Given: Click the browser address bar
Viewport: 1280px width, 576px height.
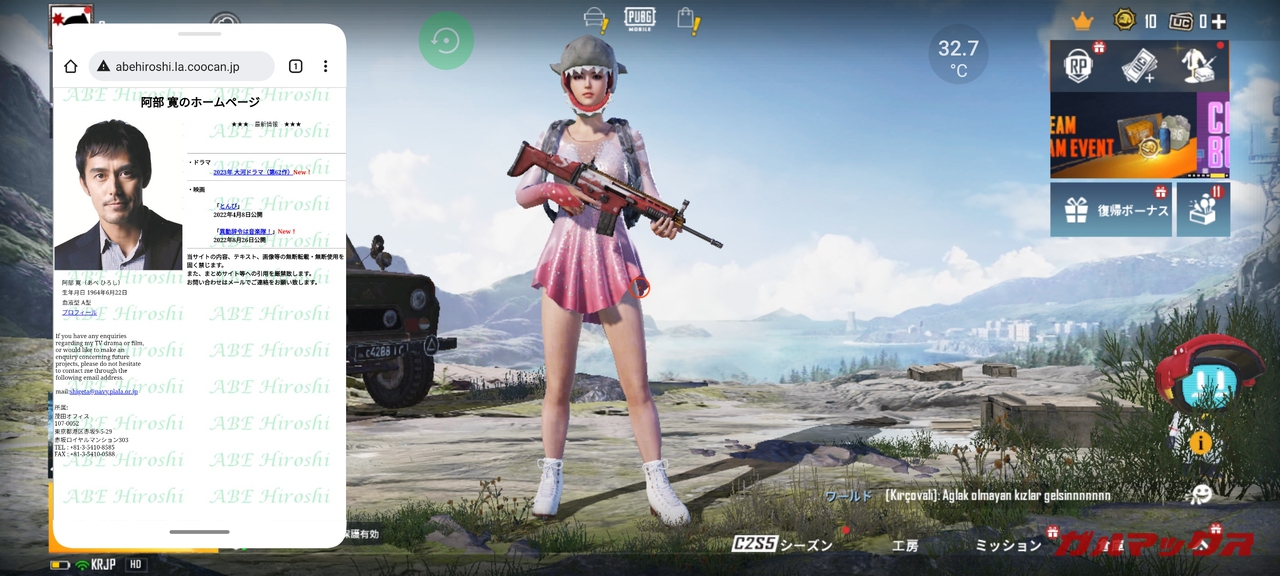Looking at the screenshot, I should [x=182, y=66].
